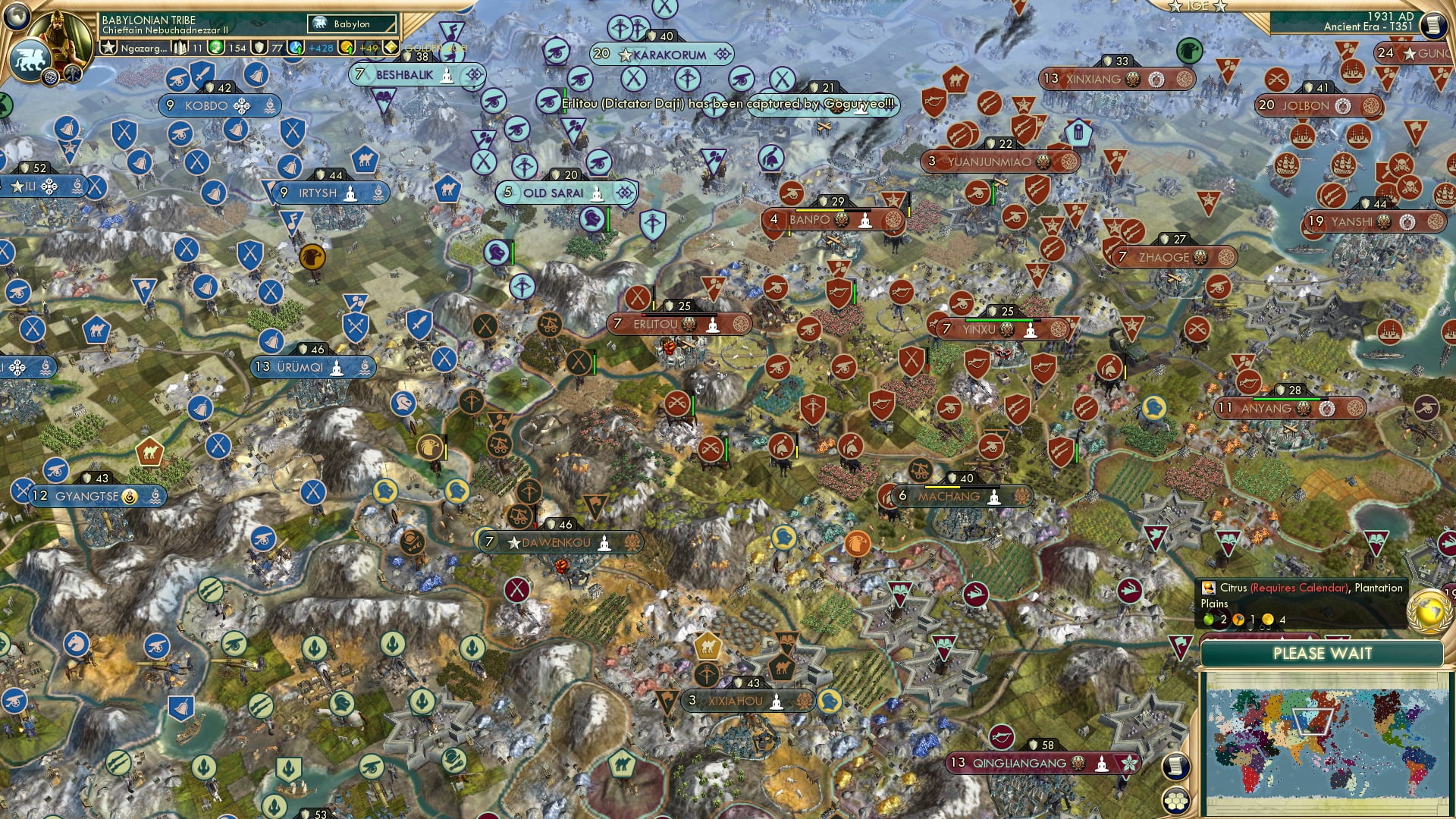
Task: Open the notification log scroll icon above the minimap
Action: (1175, 767)
